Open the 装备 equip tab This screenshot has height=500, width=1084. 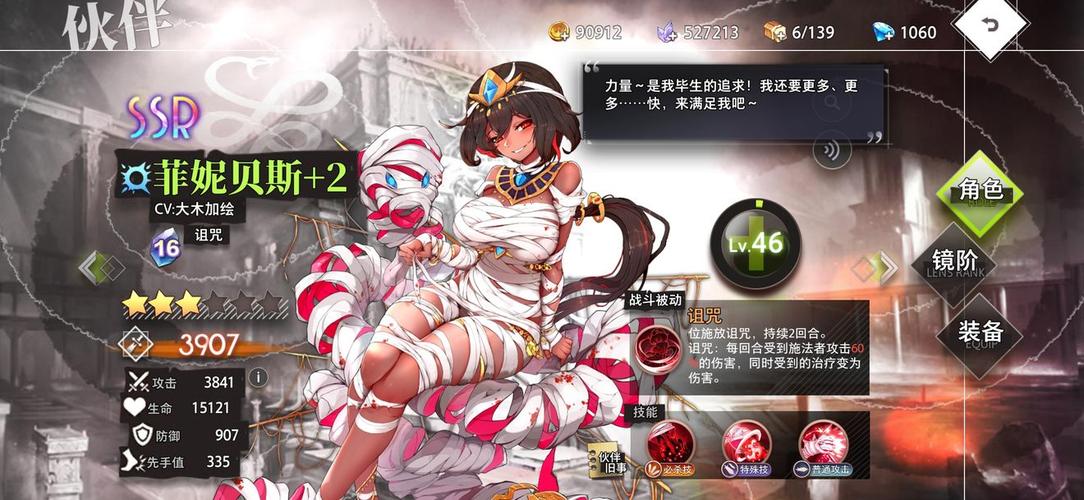coord(979,333)
